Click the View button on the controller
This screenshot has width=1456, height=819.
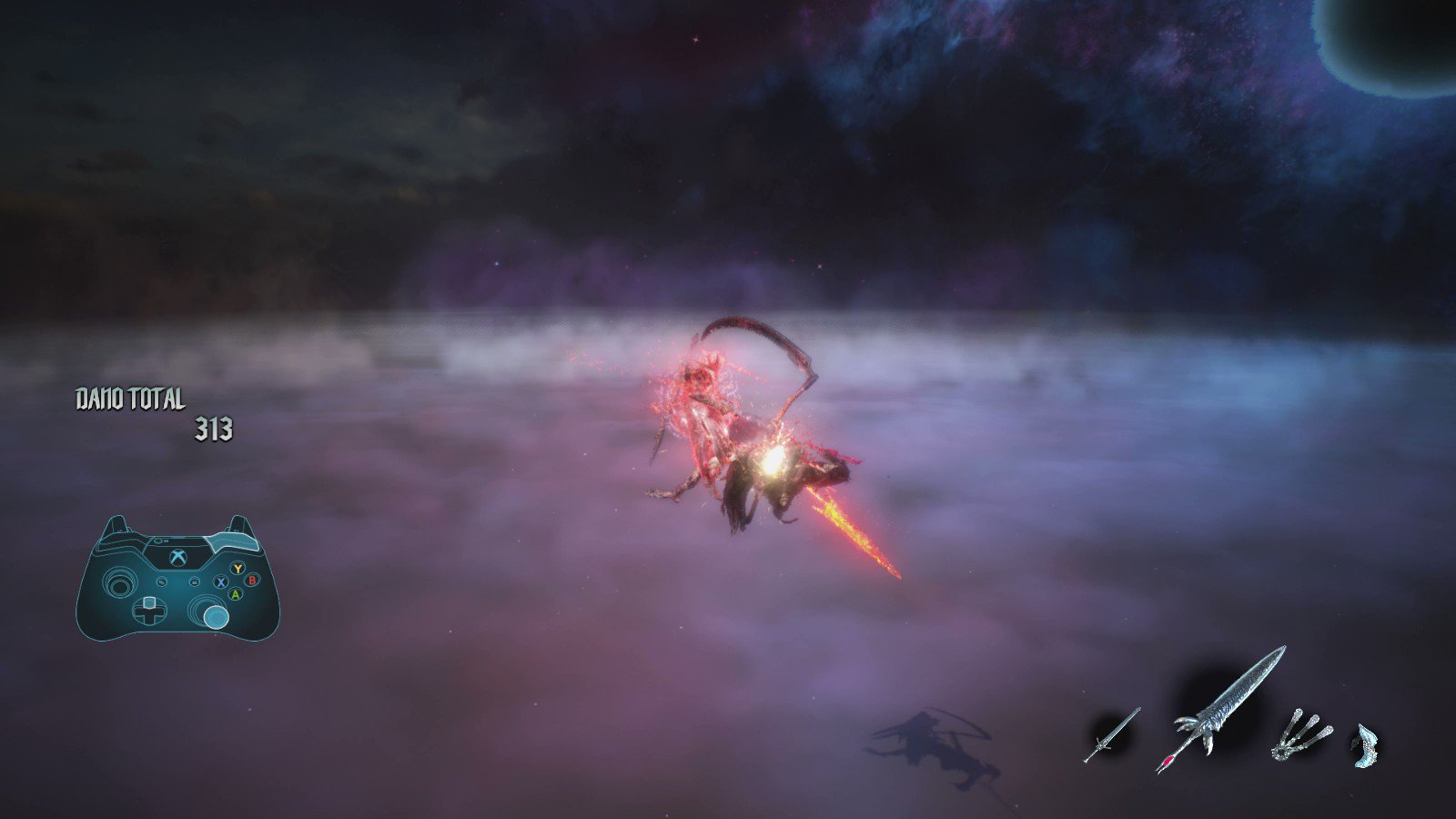pos(162,582)
